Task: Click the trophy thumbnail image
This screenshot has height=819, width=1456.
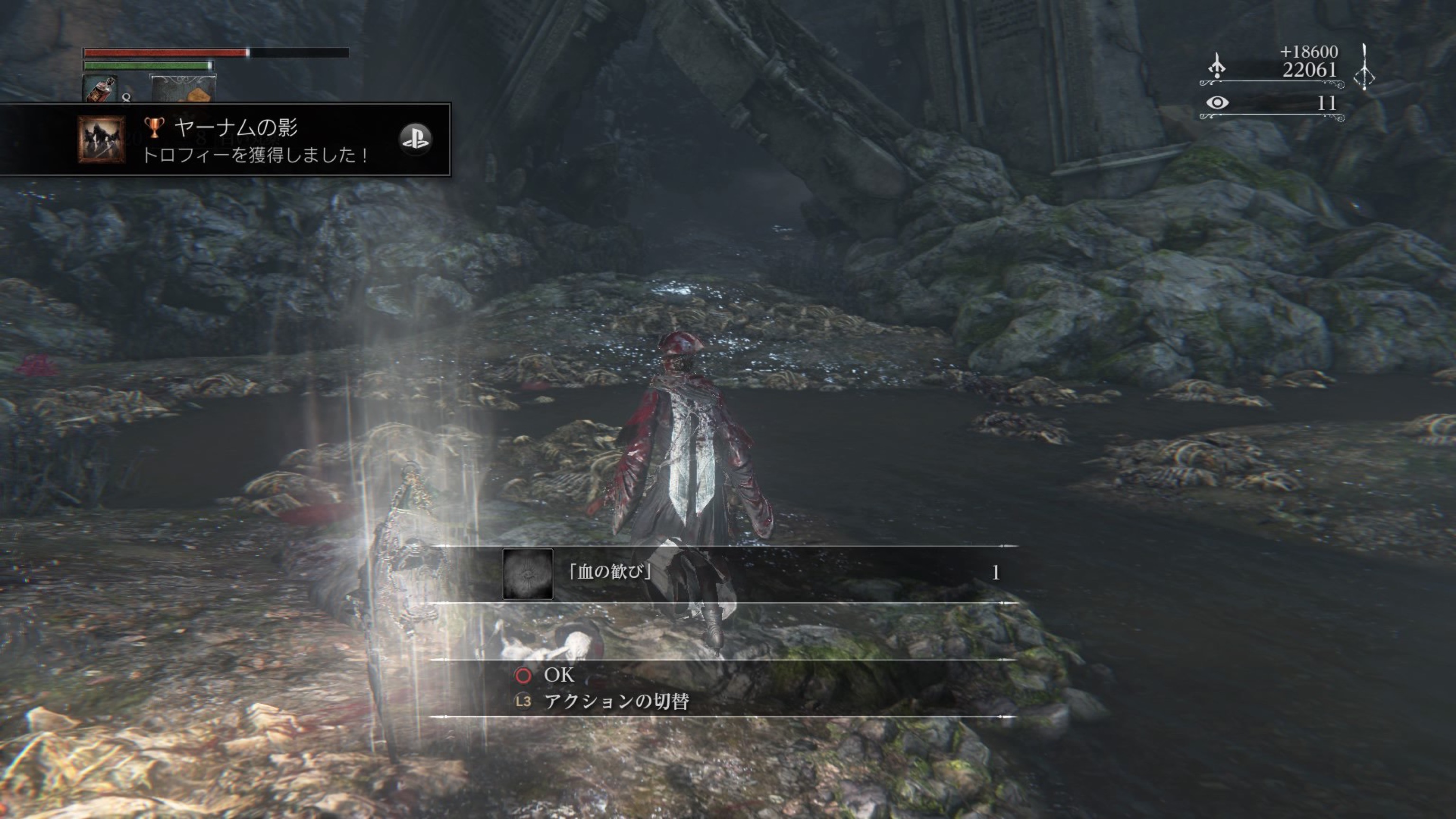Action: 102,139
